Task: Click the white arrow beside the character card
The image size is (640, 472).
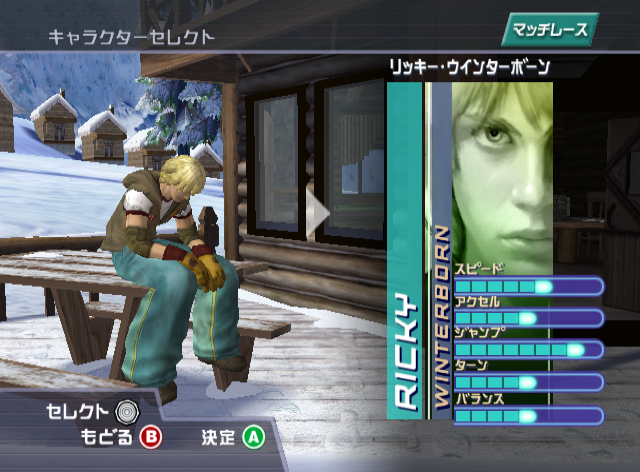Action: [x=317, y=213]
